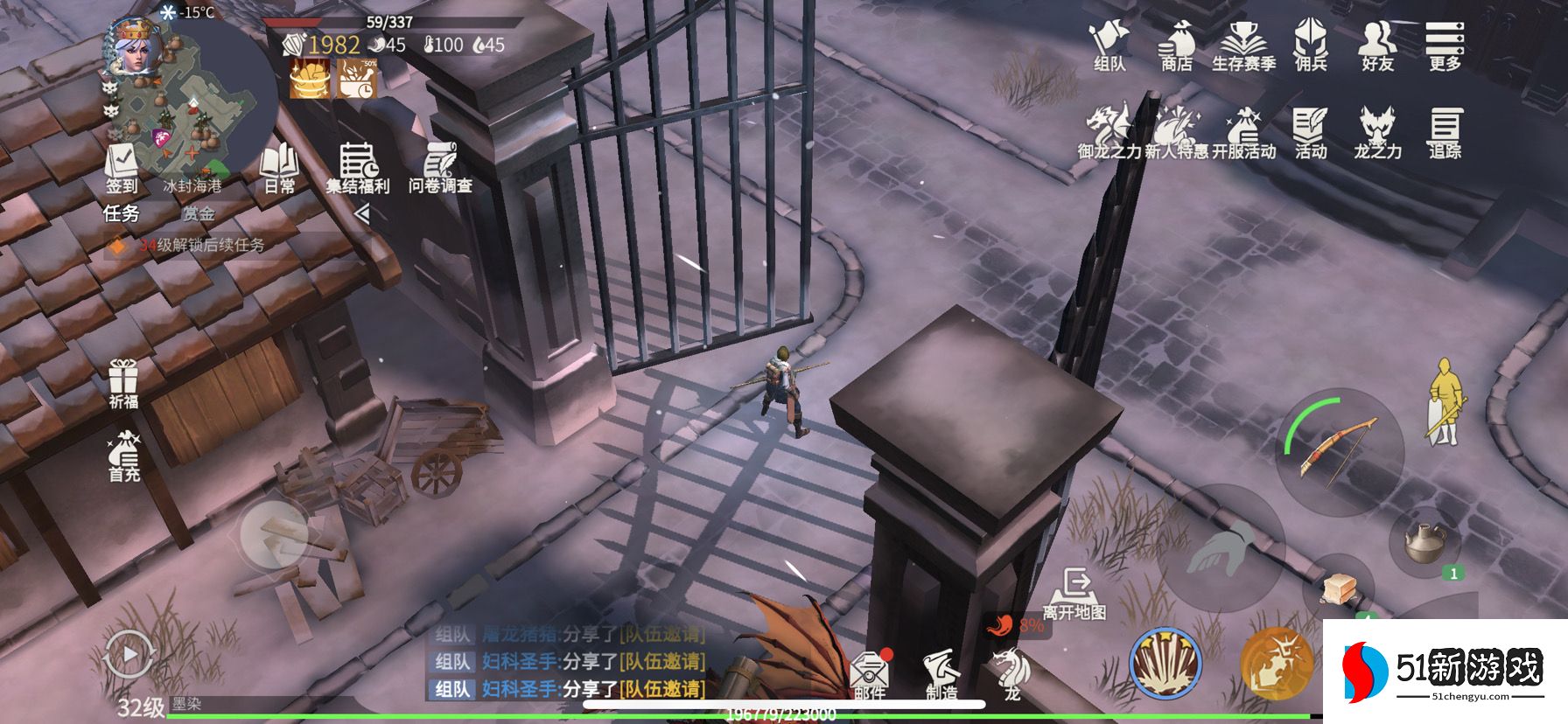Screen dimensions: 1568x724
Task: Open the 日常 daily book icon
Action: coord(280,166)
